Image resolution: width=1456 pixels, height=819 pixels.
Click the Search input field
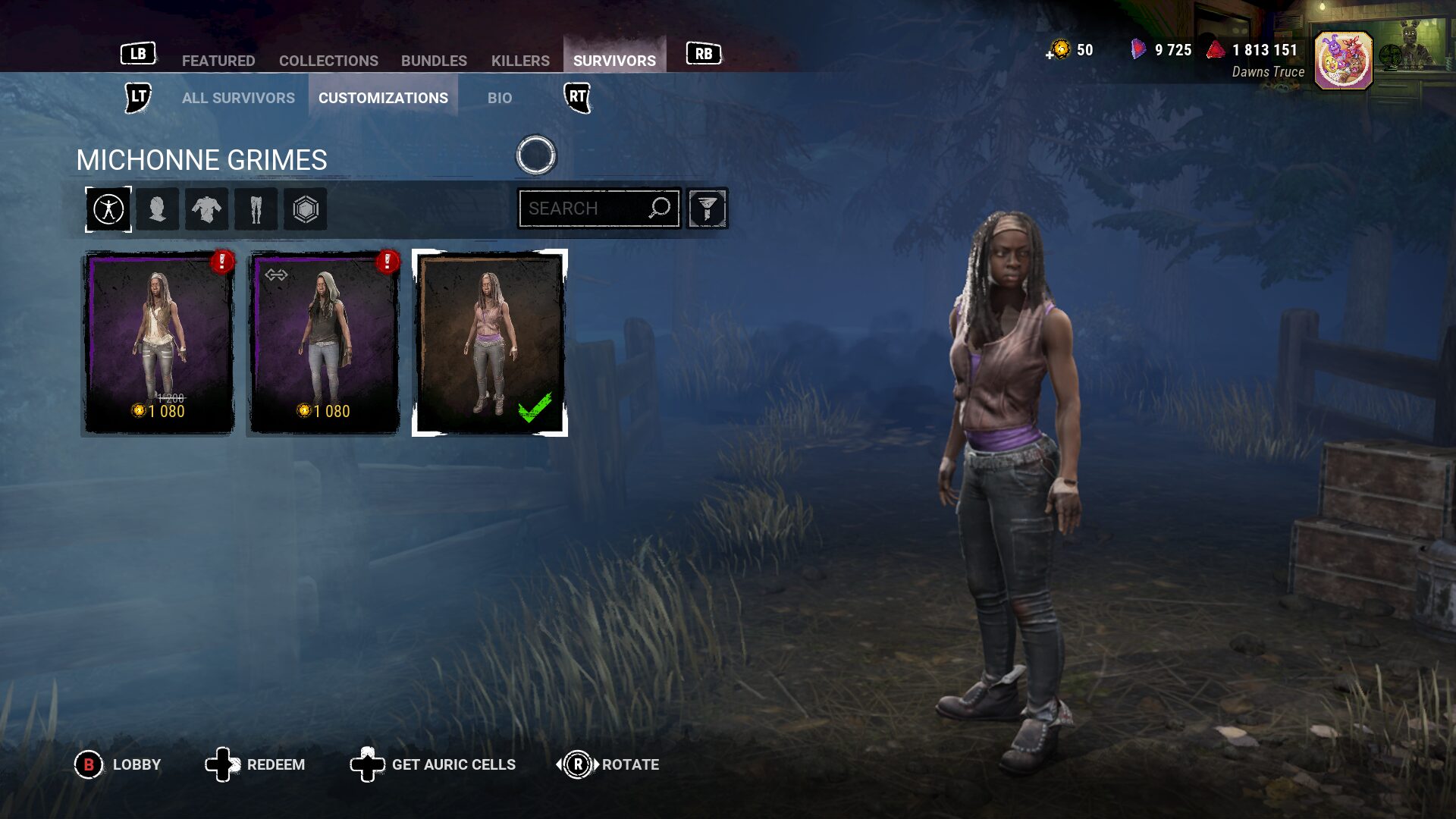[x=585, y=209]
